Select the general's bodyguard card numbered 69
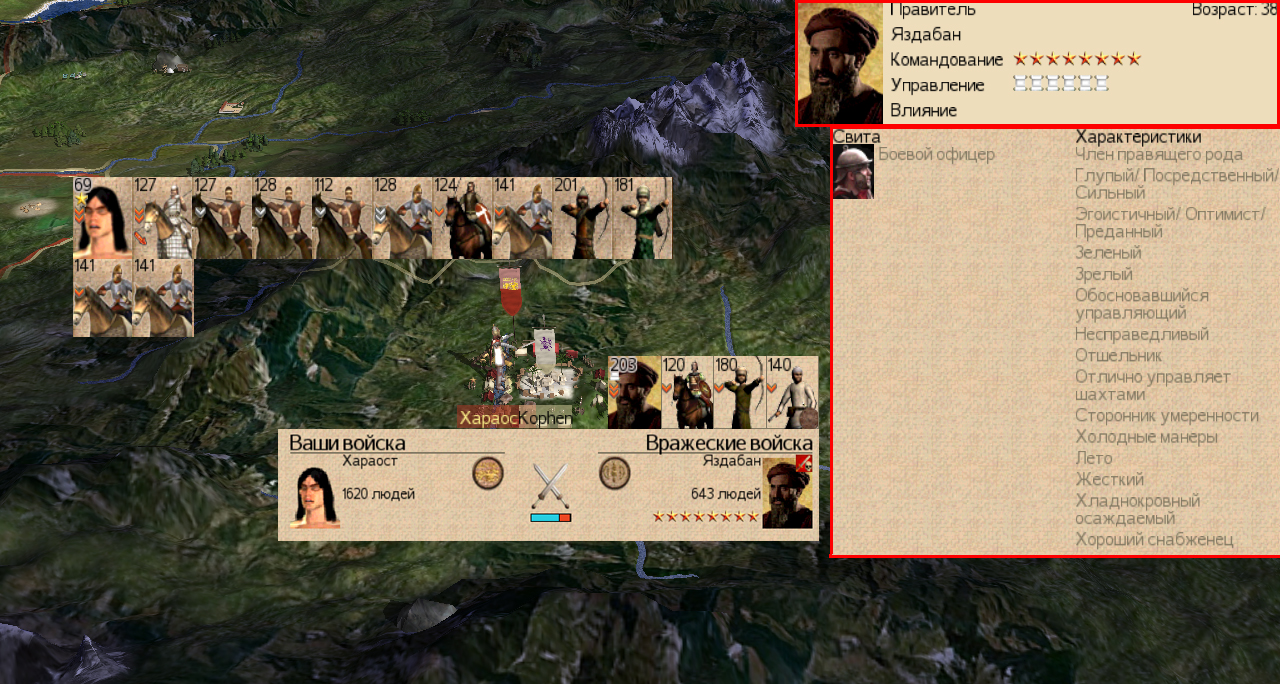Viewport: 1280px width, 684px height. (x=103, y=218)
